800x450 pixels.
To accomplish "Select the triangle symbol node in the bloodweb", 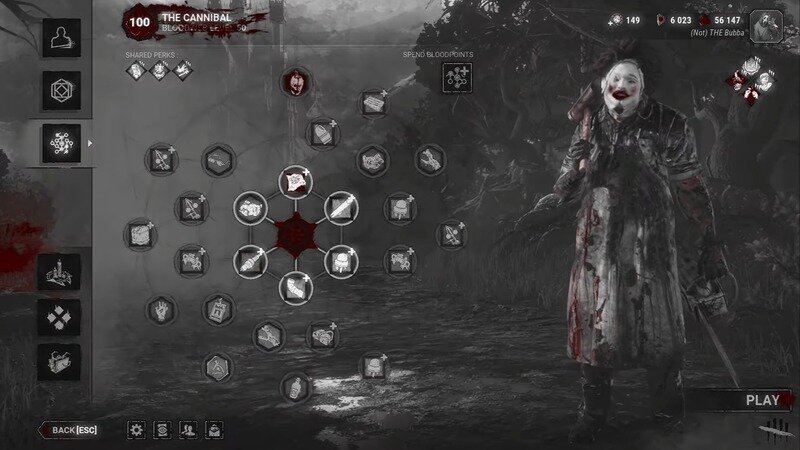I will pos(217,368).
